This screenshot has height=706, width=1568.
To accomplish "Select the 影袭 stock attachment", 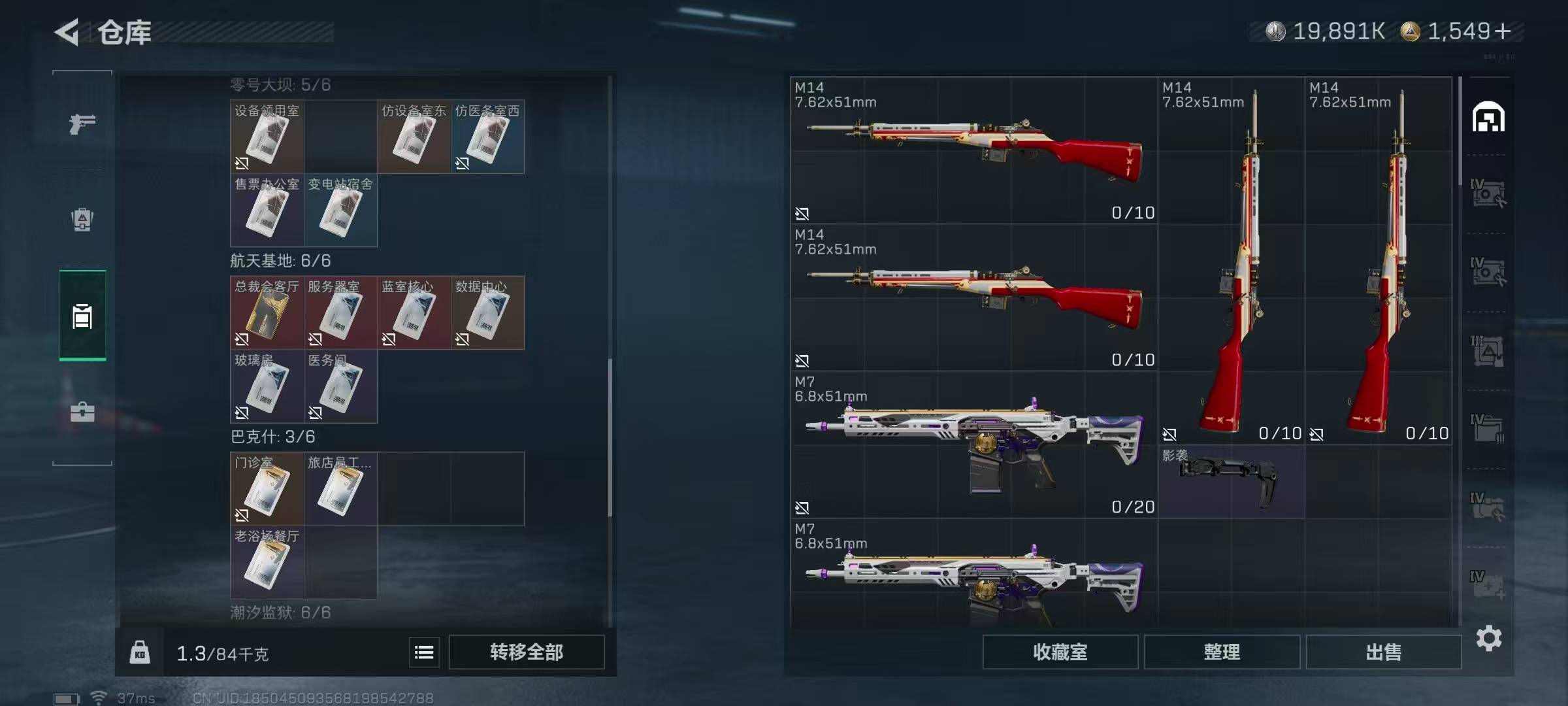I will click(1231, 482).
